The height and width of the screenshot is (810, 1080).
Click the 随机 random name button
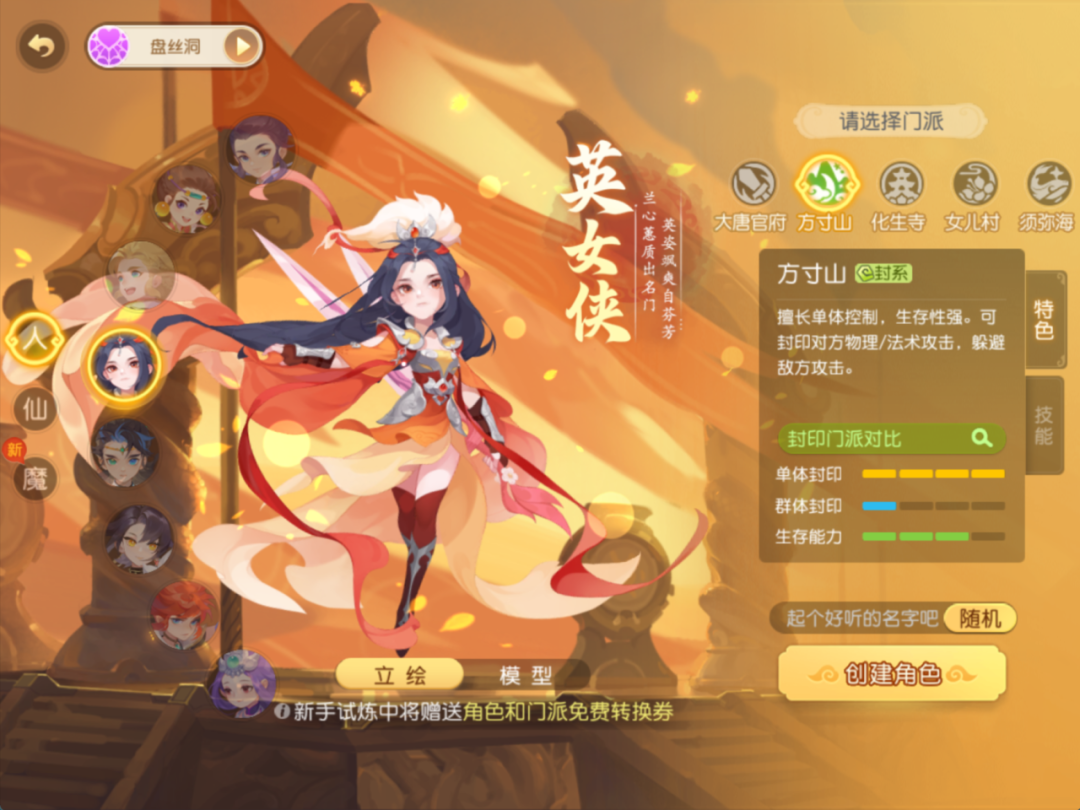click(979, 618)
